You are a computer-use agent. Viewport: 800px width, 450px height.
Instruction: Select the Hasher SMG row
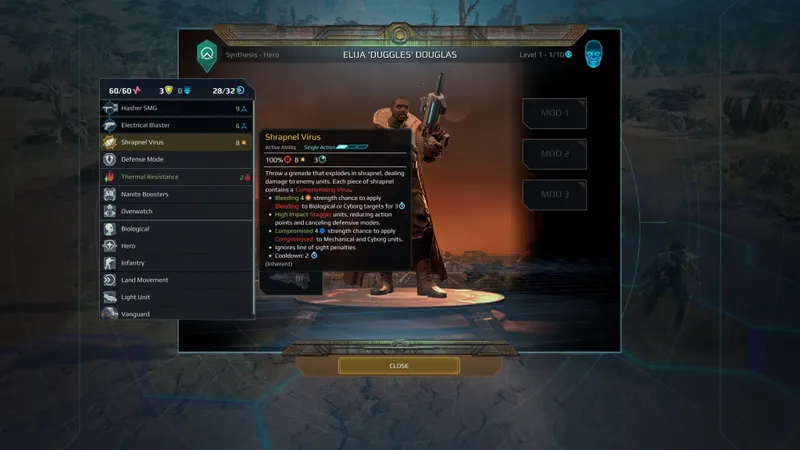tap(175, 108)
